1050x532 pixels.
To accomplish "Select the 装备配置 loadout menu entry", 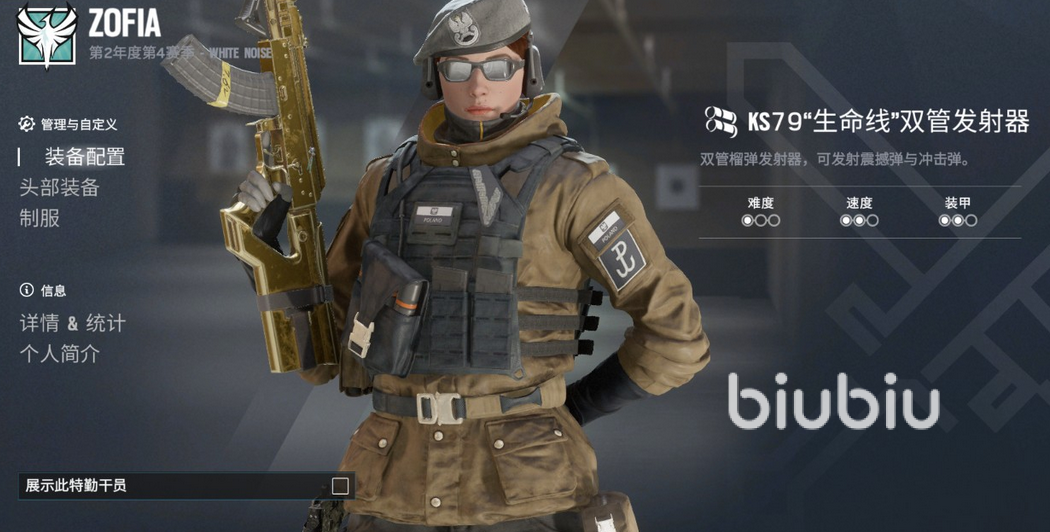I will click(x=84, y=157).
